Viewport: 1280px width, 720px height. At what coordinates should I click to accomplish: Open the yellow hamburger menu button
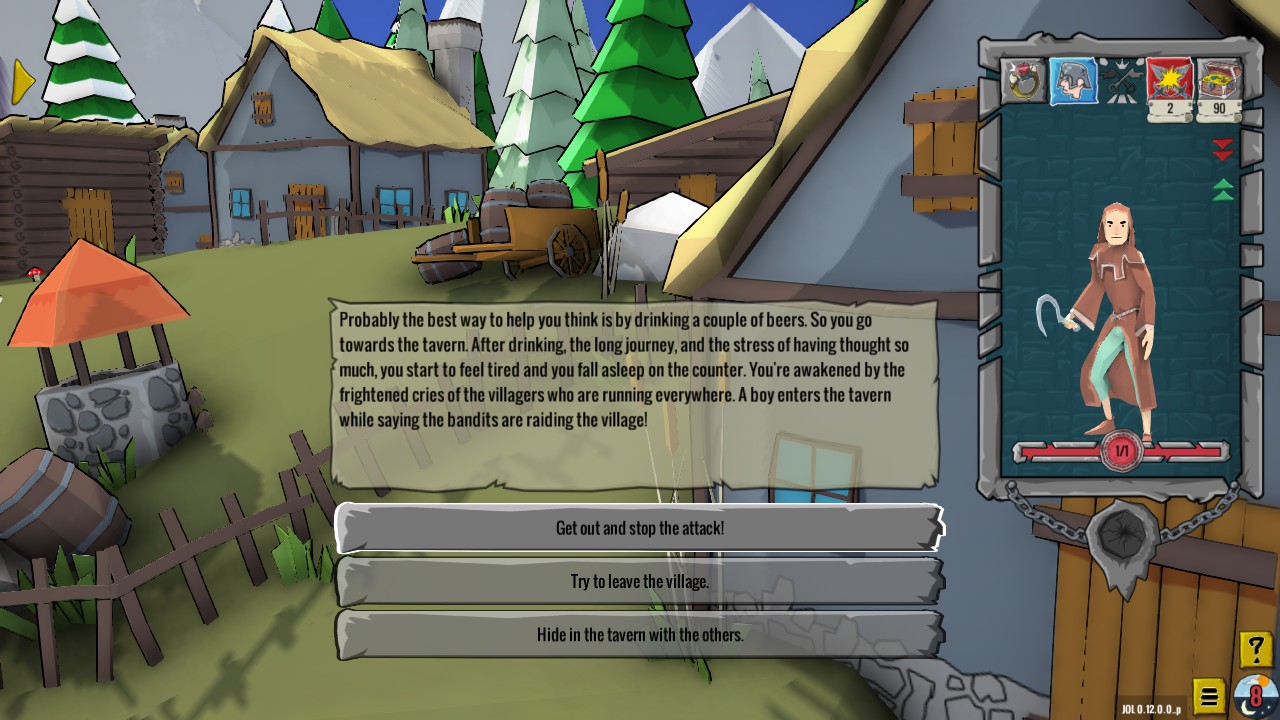point(1209,696)
